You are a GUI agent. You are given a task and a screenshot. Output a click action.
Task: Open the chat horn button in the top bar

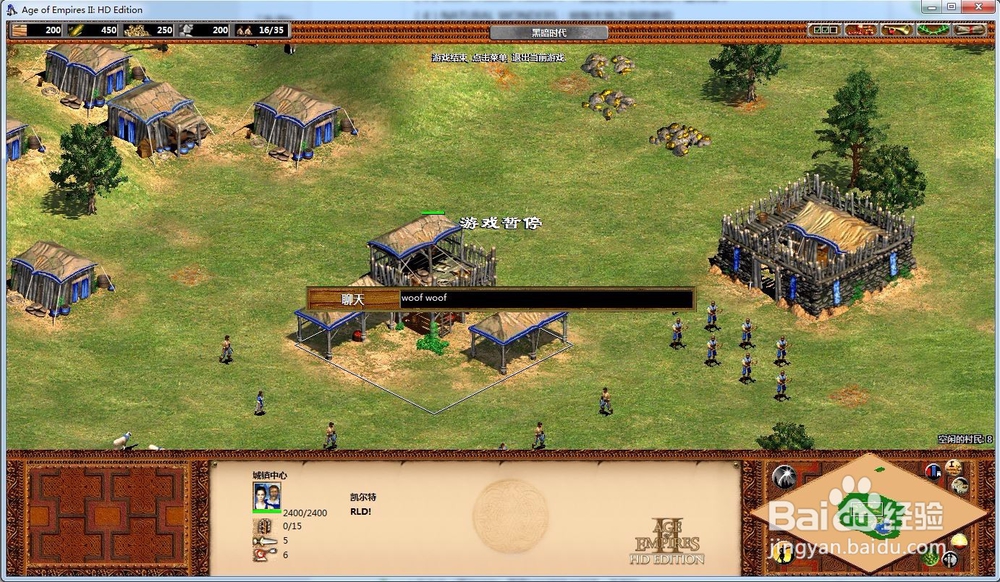[x=898, y=30]
